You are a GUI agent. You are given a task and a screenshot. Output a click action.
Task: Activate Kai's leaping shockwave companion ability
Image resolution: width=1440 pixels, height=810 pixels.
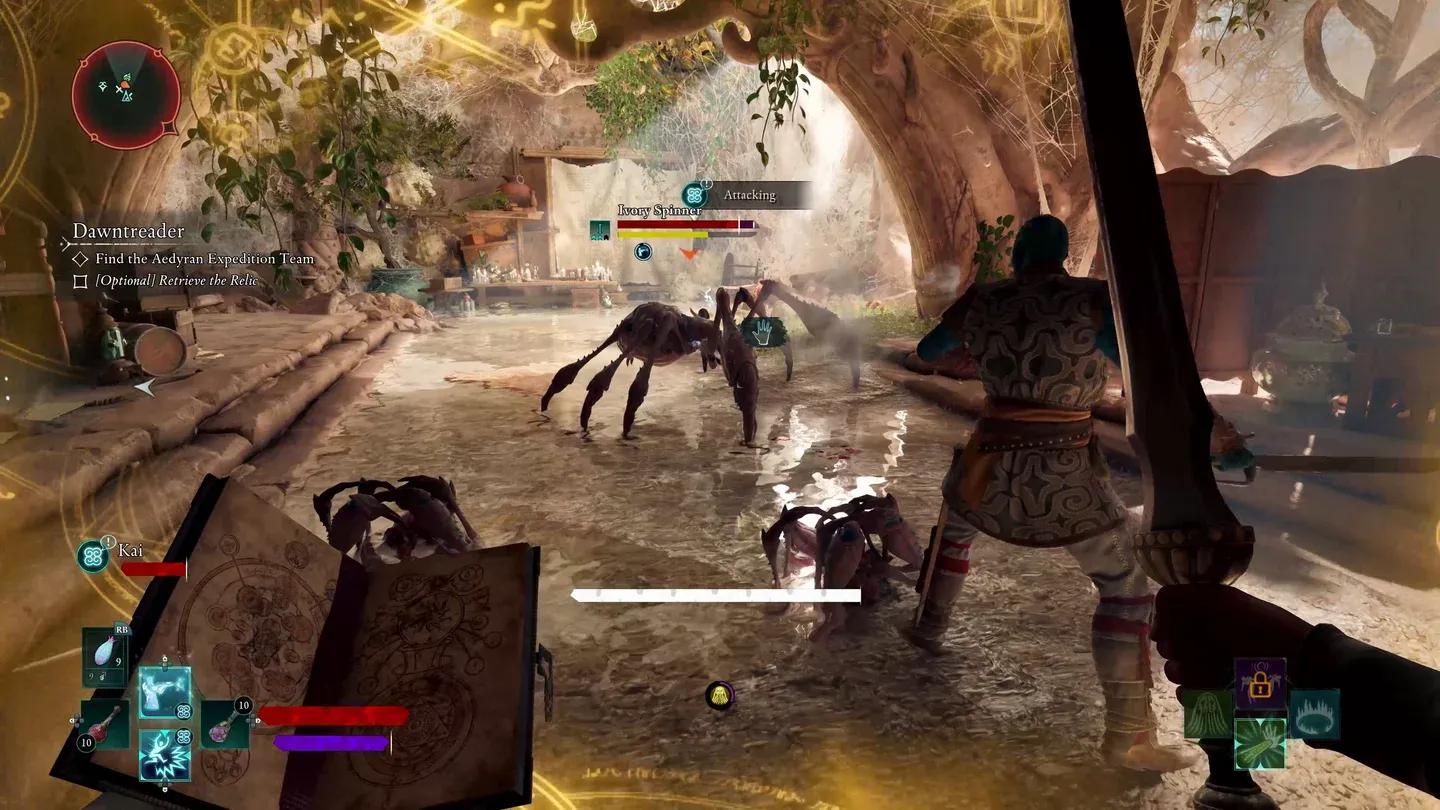pos(164,755)
